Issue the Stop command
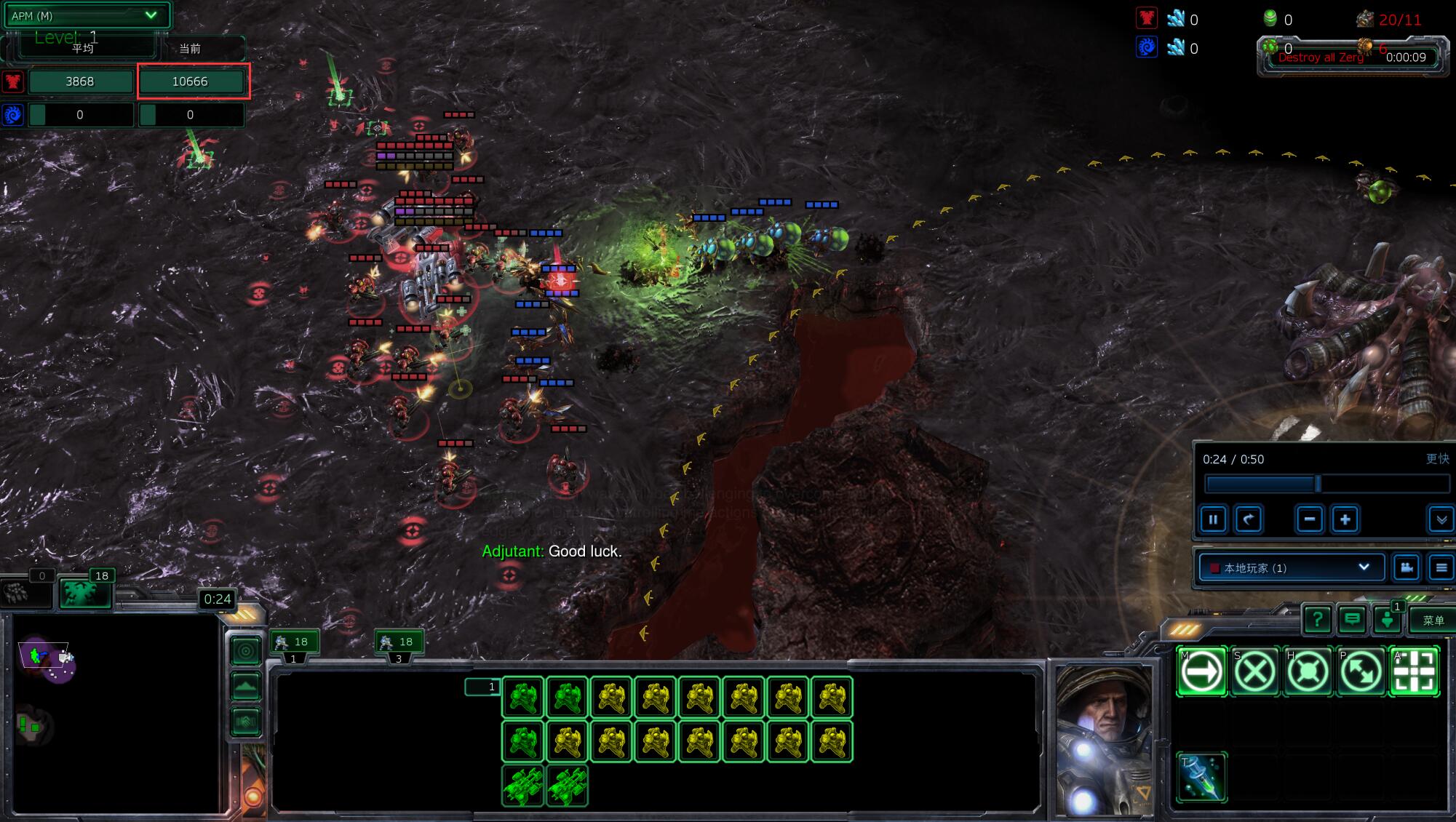 (x=1255, y=671)
